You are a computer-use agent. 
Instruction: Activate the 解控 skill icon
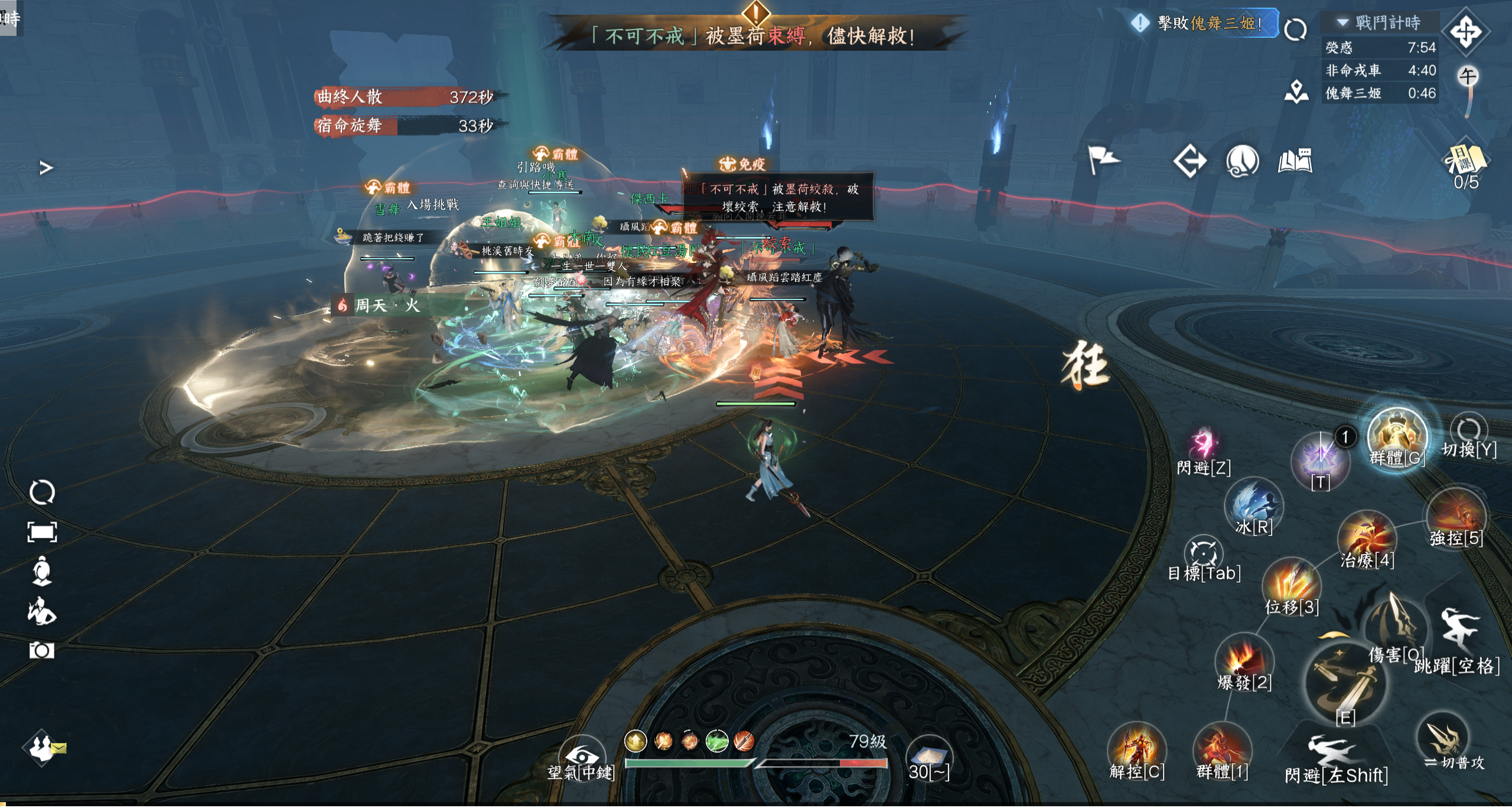[x=1136, y=749]
